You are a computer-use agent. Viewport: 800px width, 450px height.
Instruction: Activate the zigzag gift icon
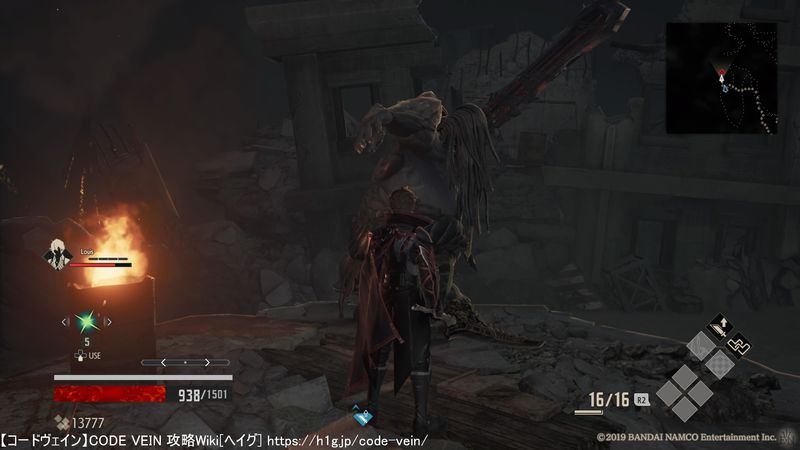point(740,345)
